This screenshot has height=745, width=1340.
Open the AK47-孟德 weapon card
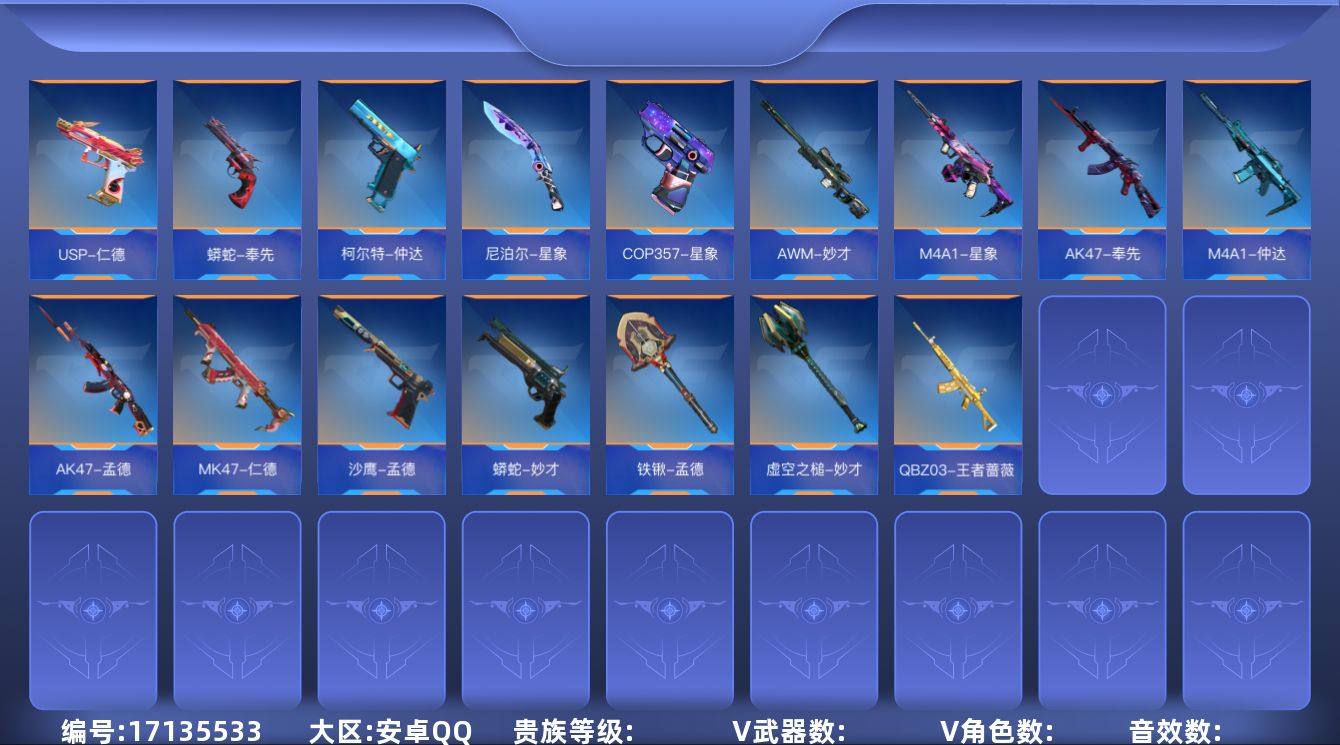(93, 392)
